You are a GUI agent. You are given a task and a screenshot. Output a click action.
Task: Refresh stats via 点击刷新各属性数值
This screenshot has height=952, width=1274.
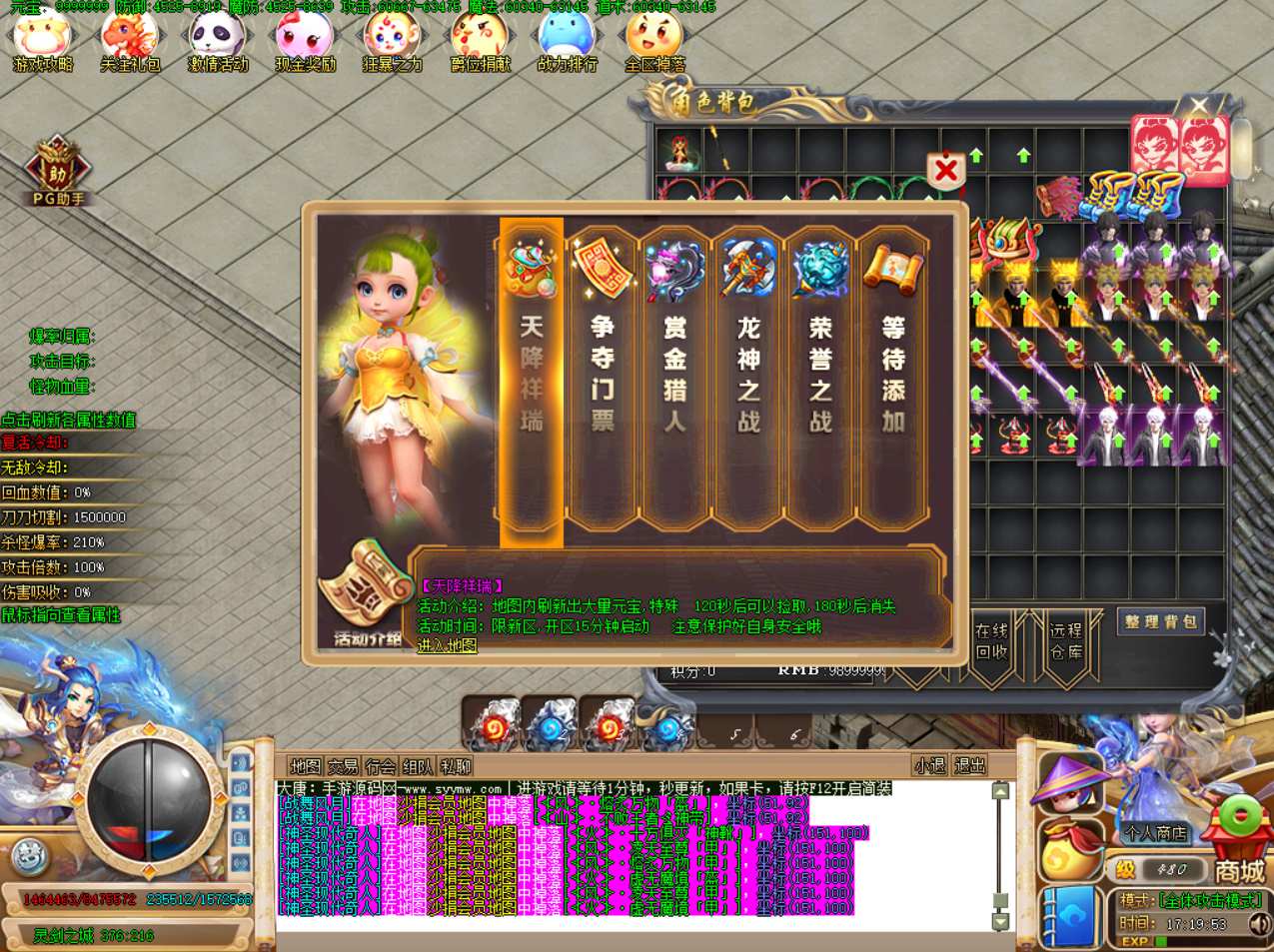pyautogui.click(x=68, y=420)
